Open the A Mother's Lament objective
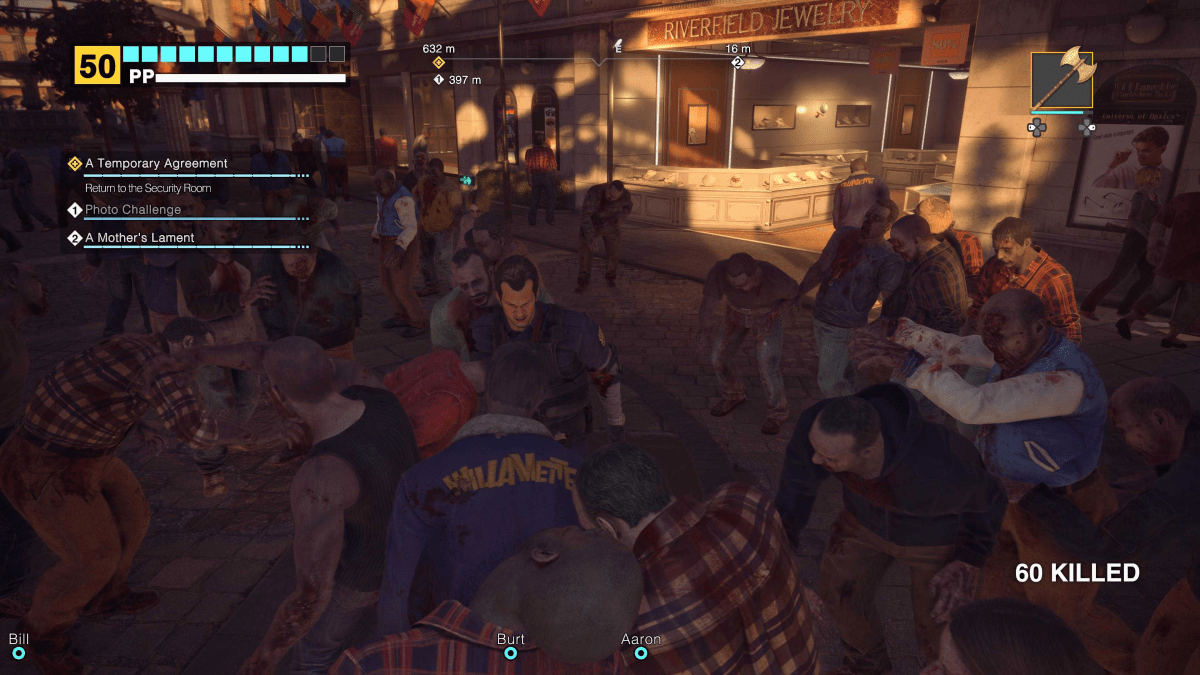The height and width of the screenshot is (675, 1200). coord(139,238)
